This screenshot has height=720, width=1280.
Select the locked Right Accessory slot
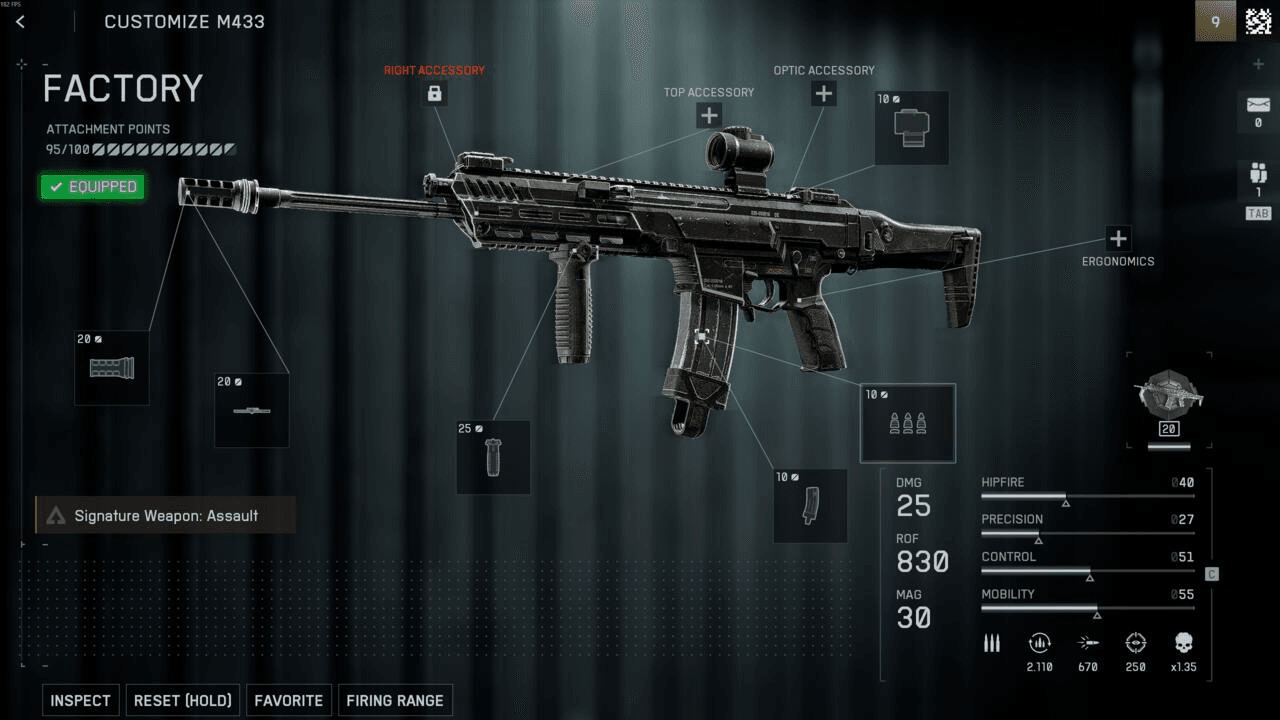434,94
